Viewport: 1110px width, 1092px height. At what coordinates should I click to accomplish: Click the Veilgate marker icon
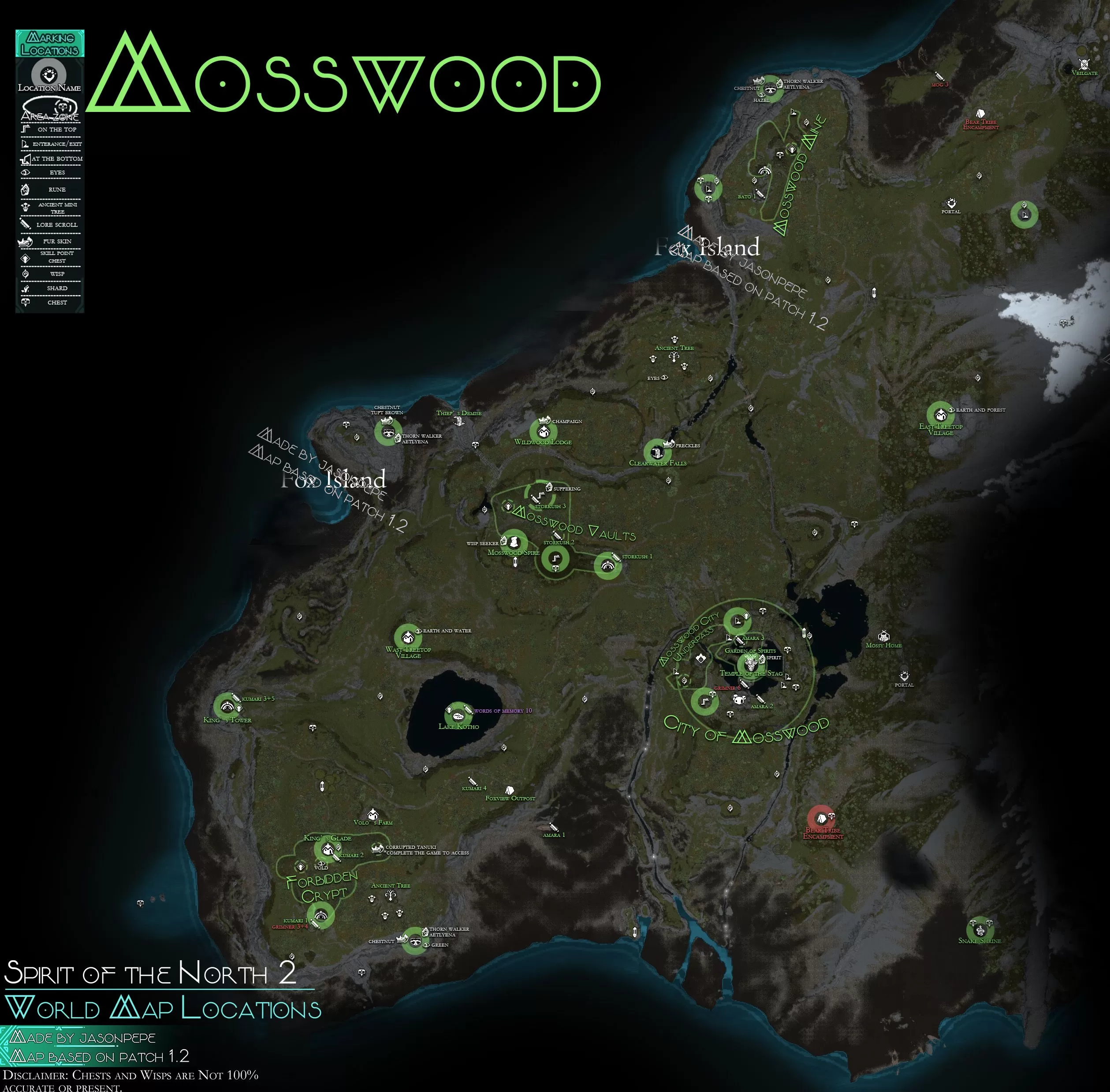1084,64
